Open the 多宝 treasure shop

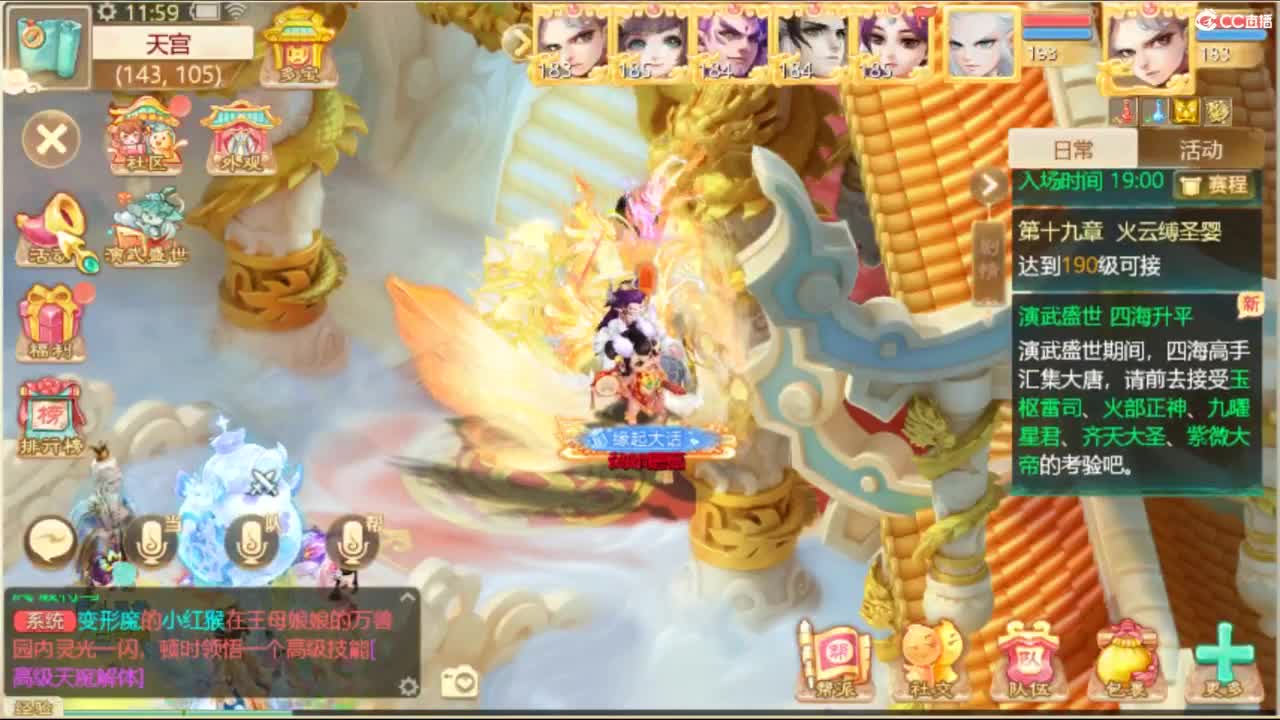(297, 50)
